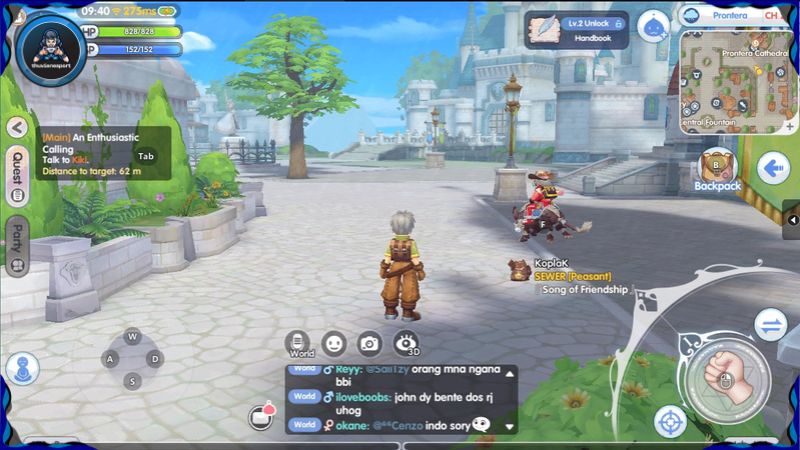Tap the swap arrows skill button
Screen dimensions: 800x450
[x=770, y=323]
